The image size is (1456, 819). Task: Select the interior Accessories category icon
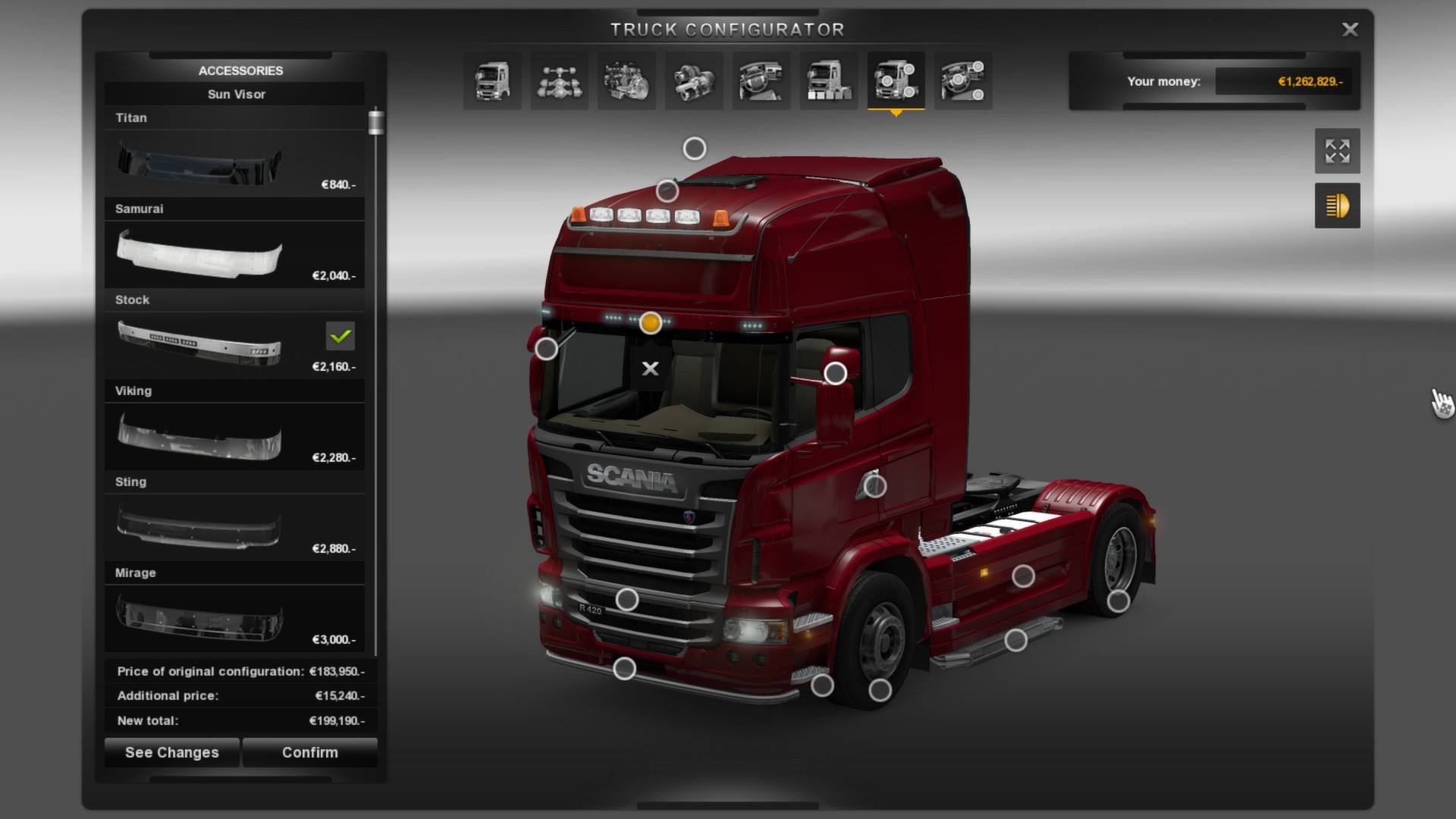point(963,81)
